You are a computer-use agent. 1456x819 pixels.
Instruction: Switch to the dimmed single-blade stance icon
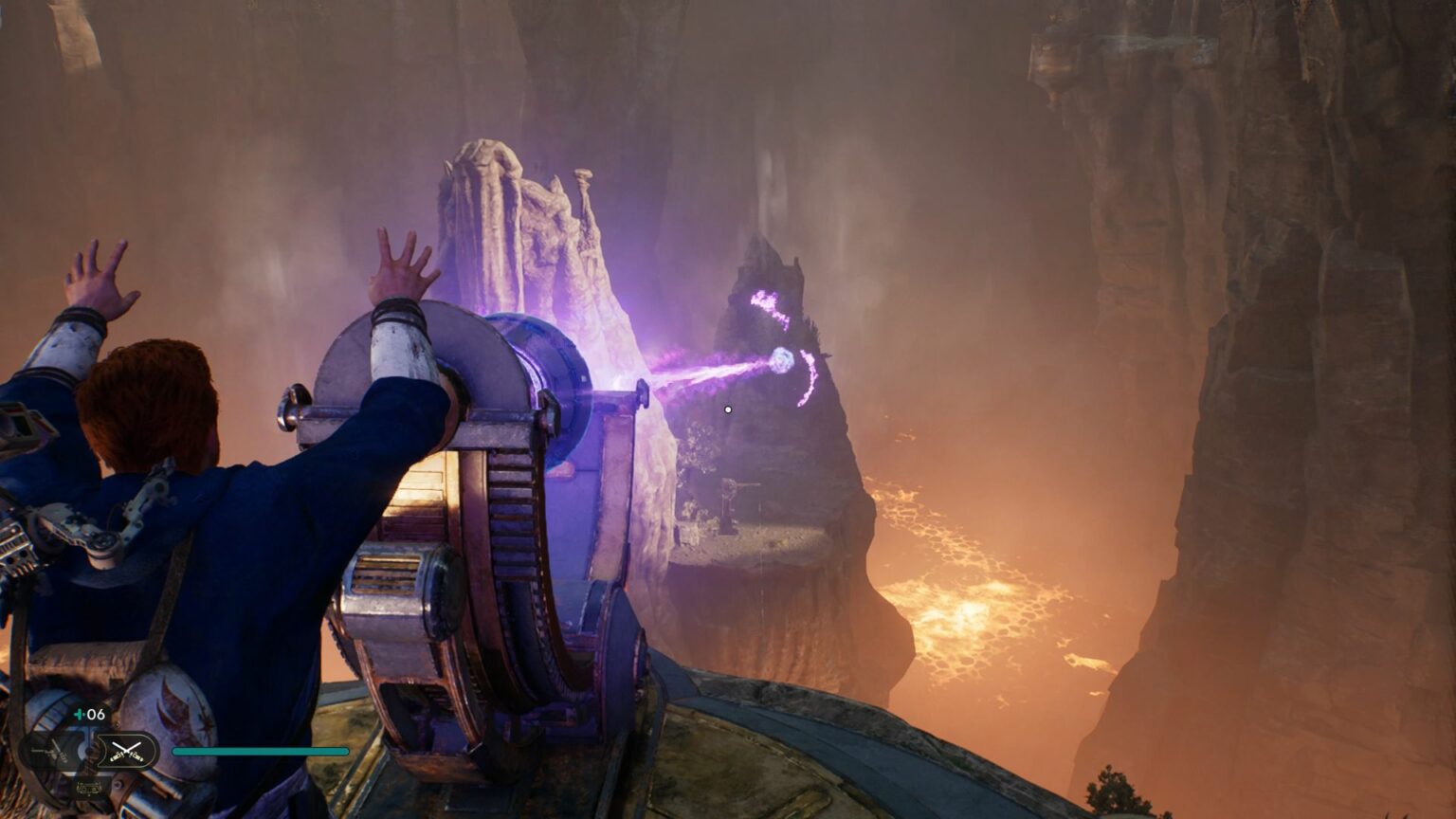[x=52, y=752]
